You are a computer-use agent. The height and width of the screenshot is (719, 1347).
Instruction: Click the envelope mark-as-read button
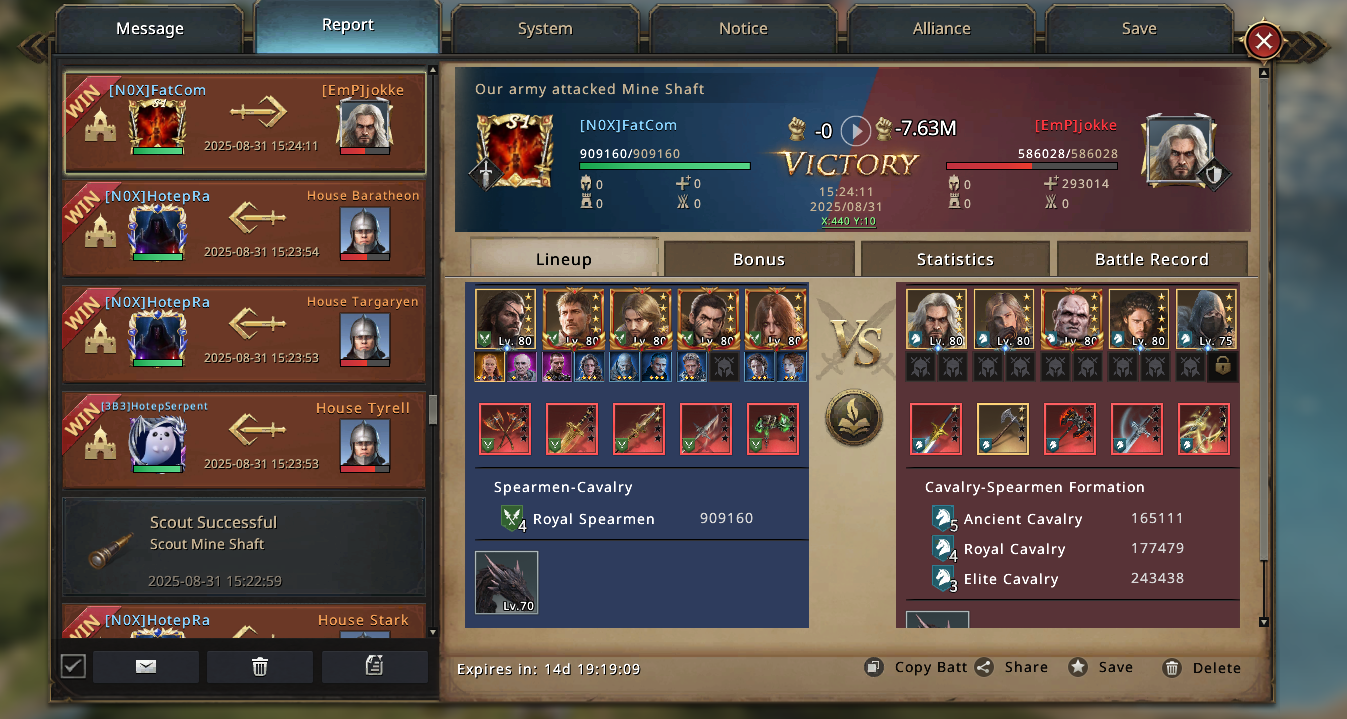[x=146, y=667]
